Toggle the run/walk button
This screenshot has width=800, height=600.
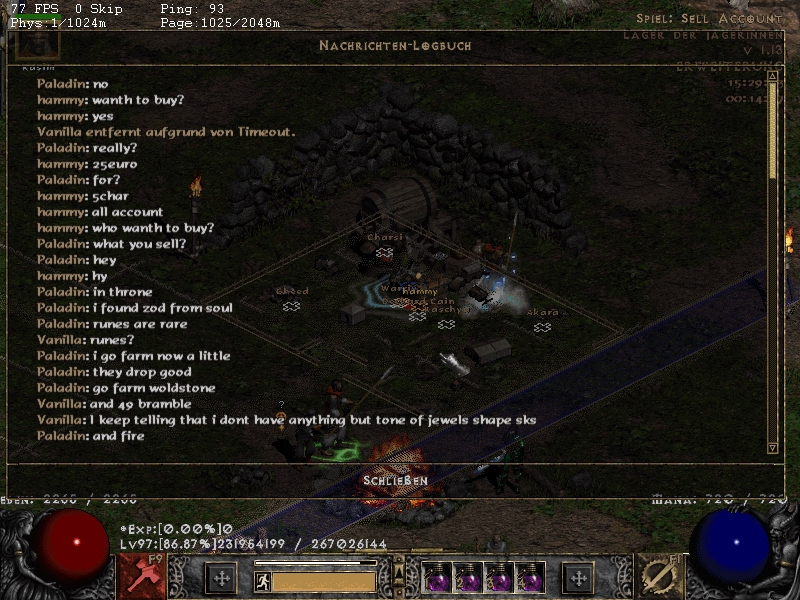(x=262, y=579)
